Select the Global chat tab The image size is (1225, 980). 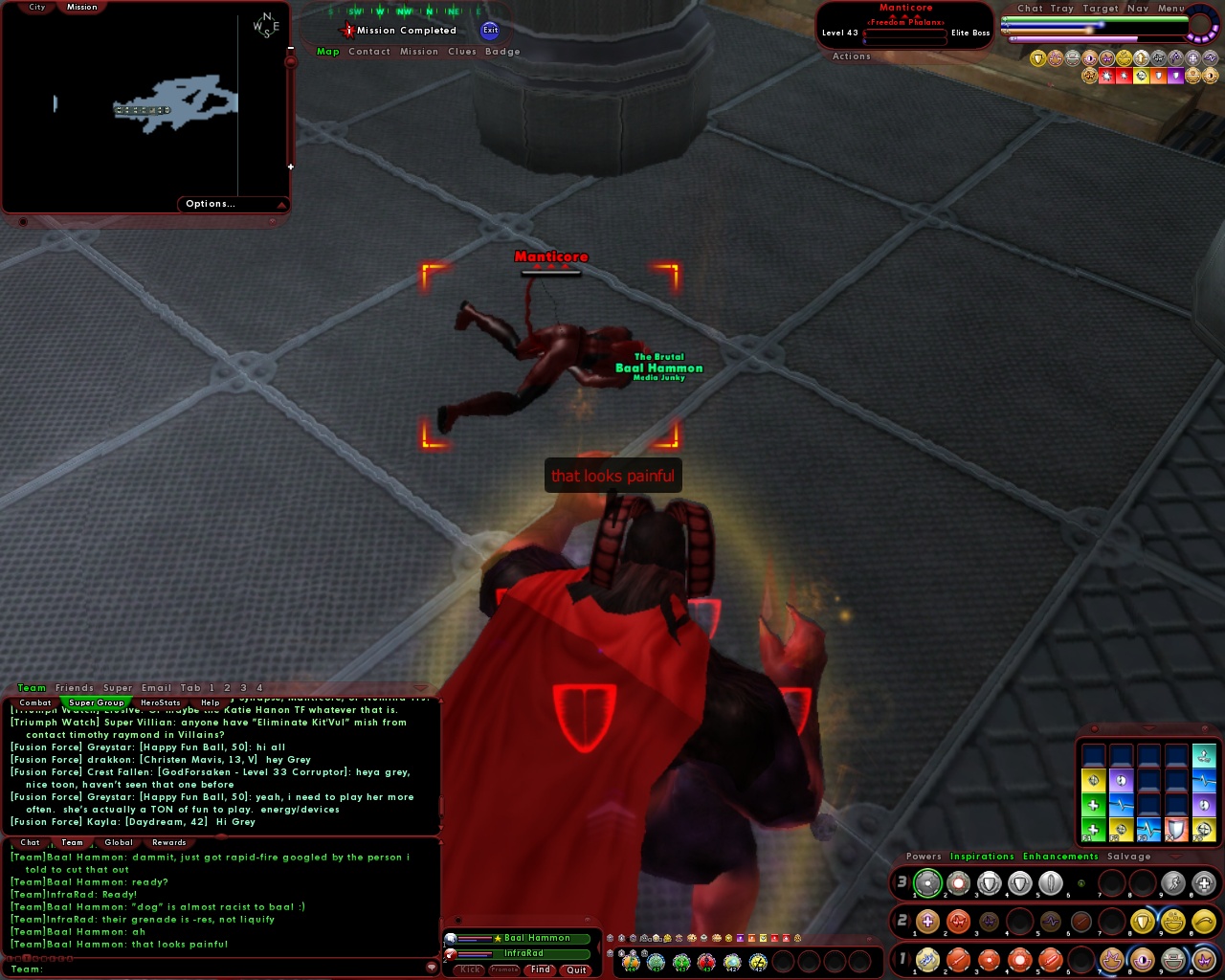(119, 842)
